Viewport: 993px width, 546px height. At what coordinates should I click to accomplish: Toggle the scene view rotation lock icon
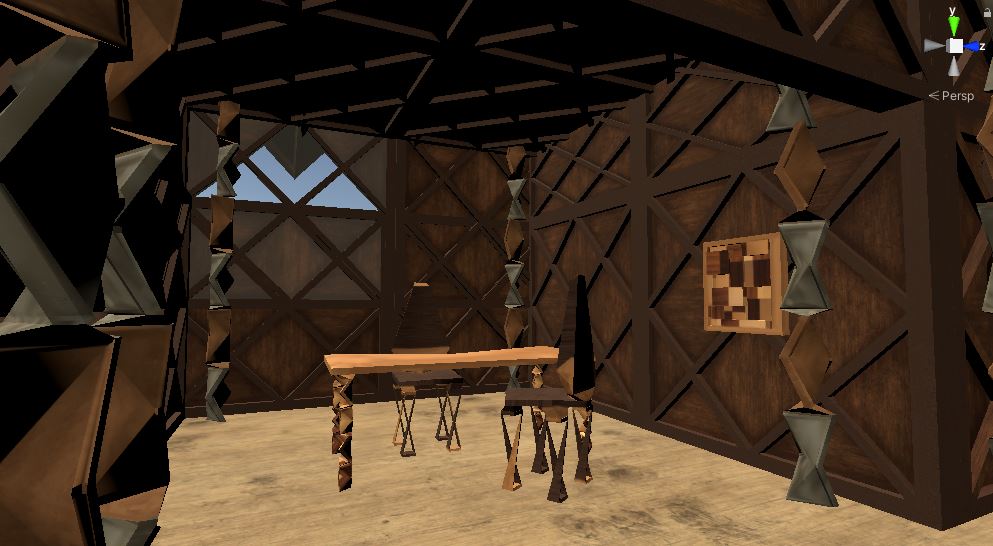coord(988,12)
